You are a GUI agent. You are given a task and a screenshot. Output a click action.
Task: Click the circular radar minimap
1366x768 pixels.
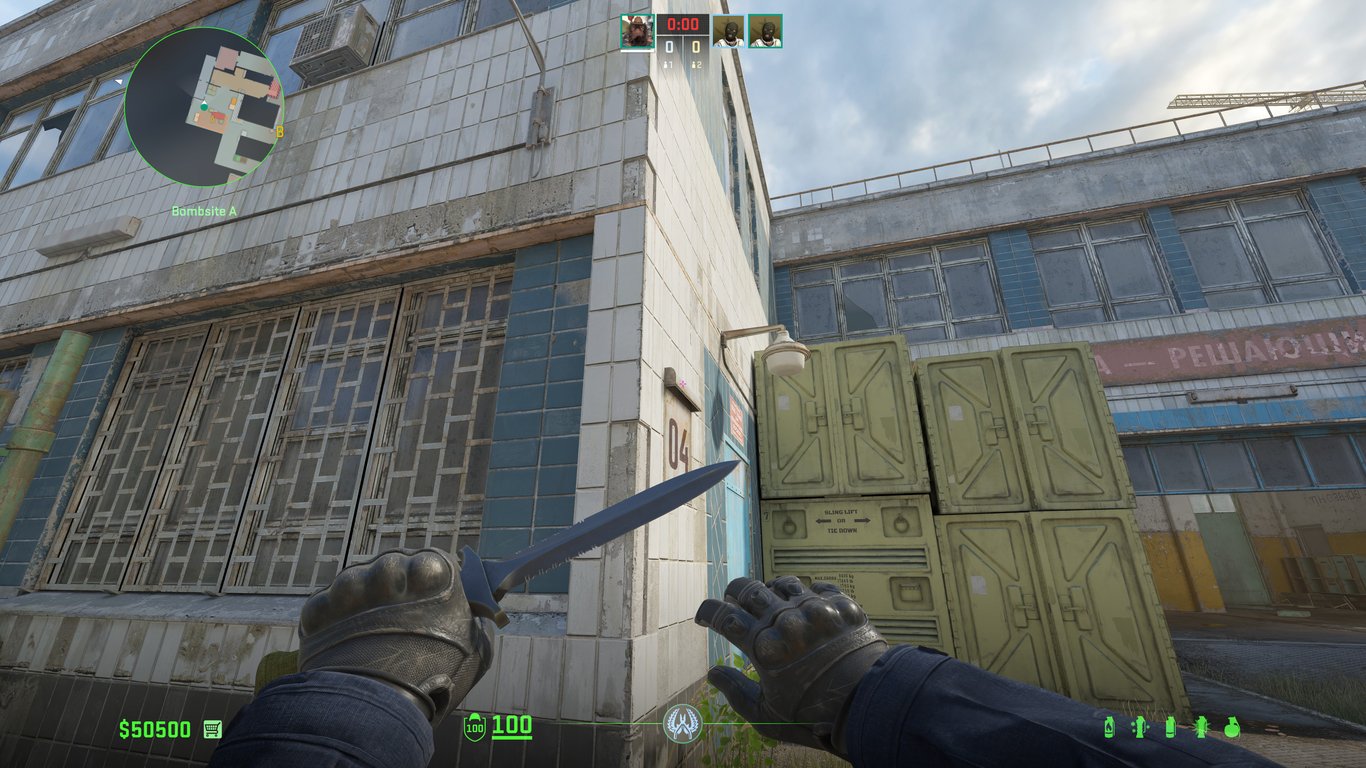[x=204, y=107]
